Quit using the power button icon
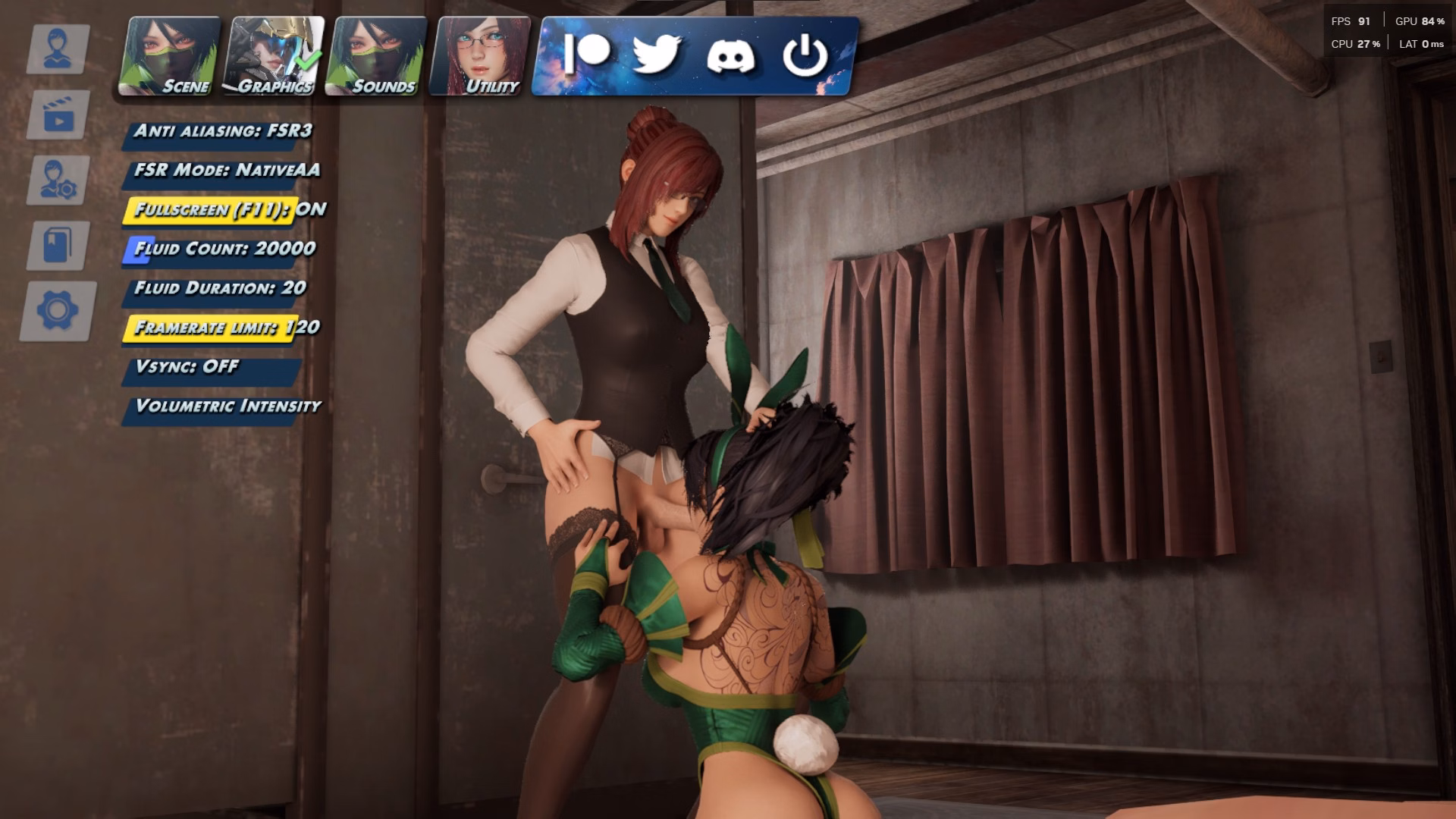The height and width of the screenshot is (819, 1456). tap(805, 55)
